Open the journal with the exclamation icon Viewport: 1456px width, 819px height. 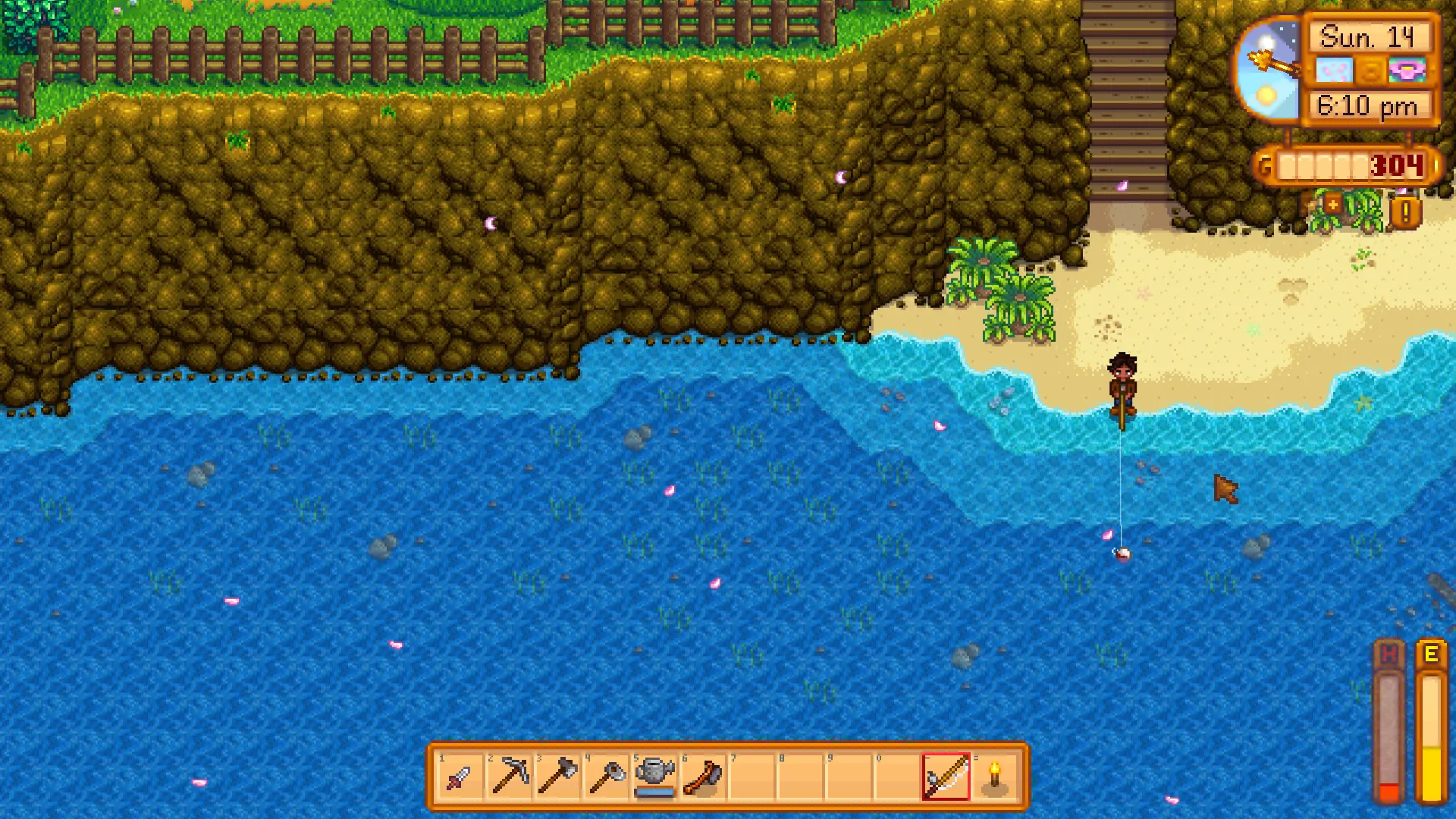1405,213
